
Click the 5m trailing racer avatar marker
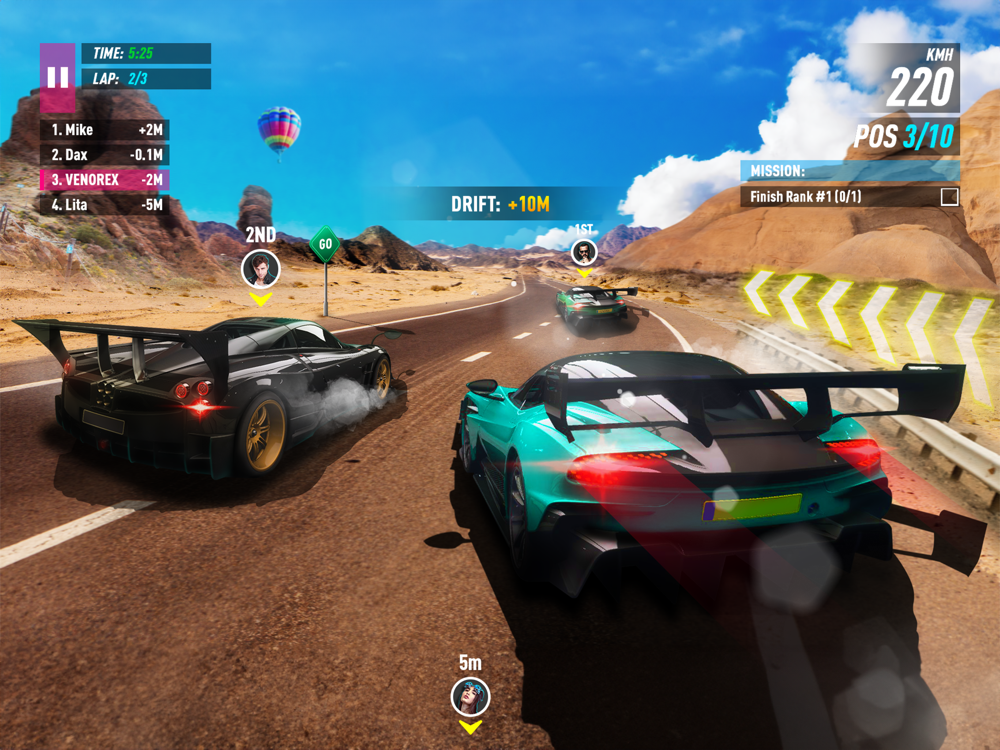[x=470, y=696]
